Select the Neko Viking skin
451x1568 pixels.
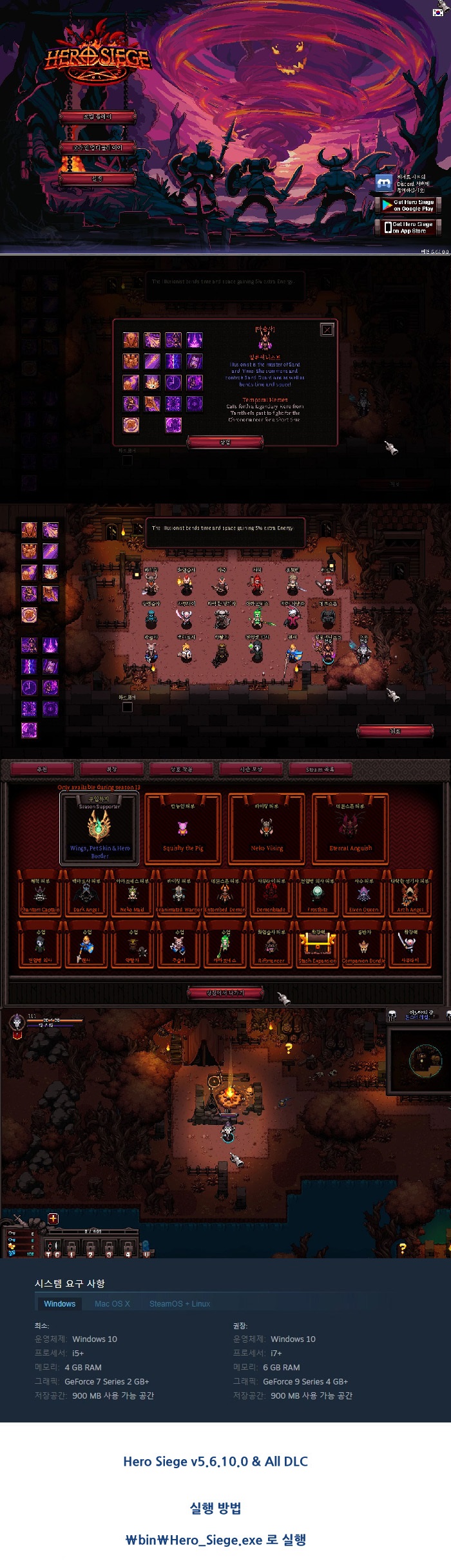[267, 828]
